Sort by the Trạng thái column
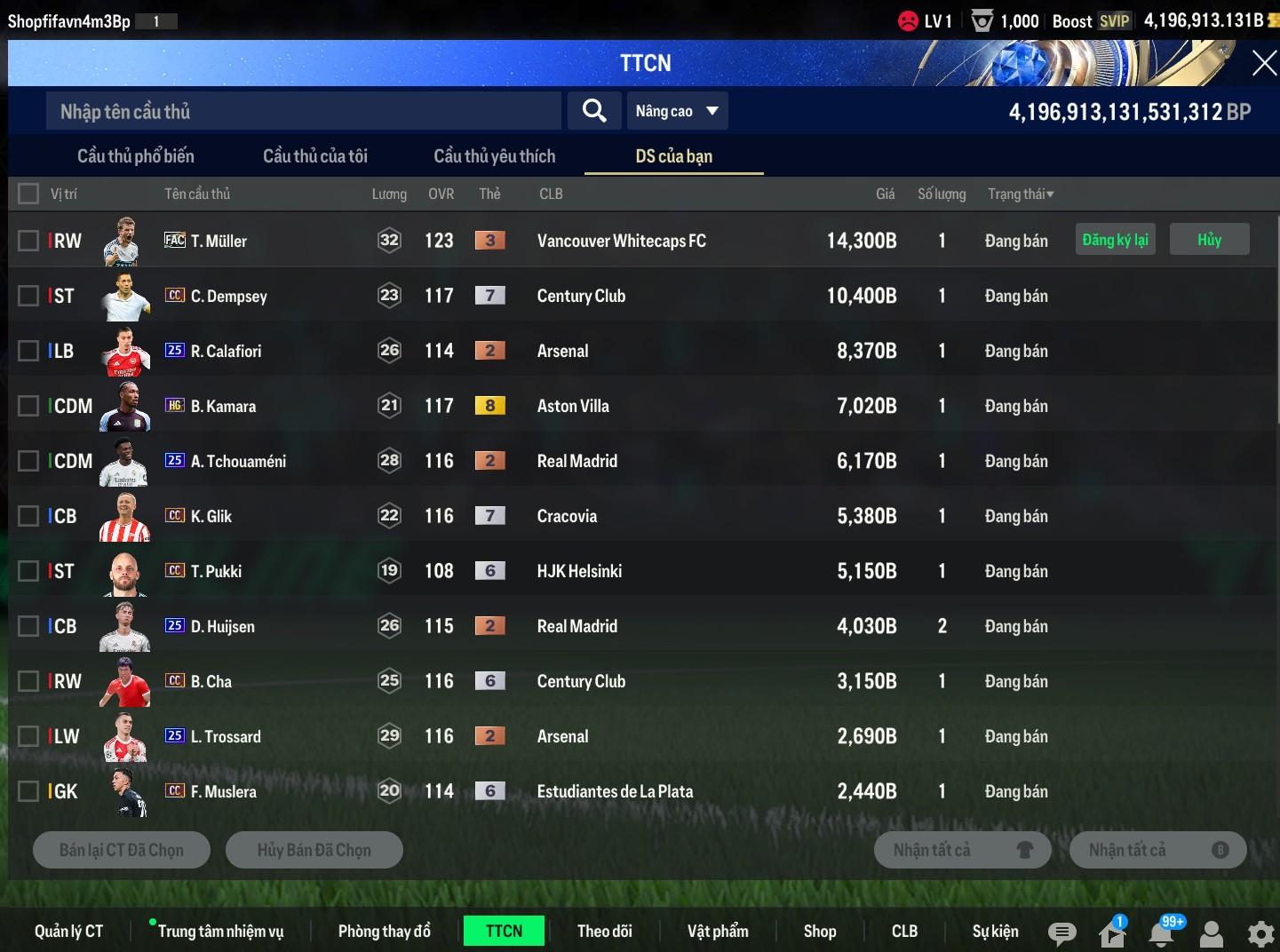 point(1020,194)
